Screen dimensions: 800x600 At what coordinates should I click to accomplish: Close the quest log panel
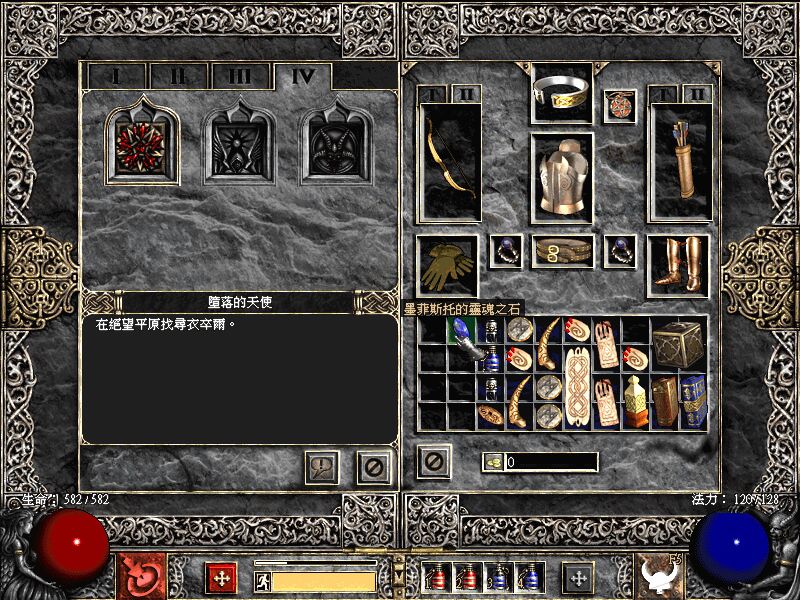point(374,466)
